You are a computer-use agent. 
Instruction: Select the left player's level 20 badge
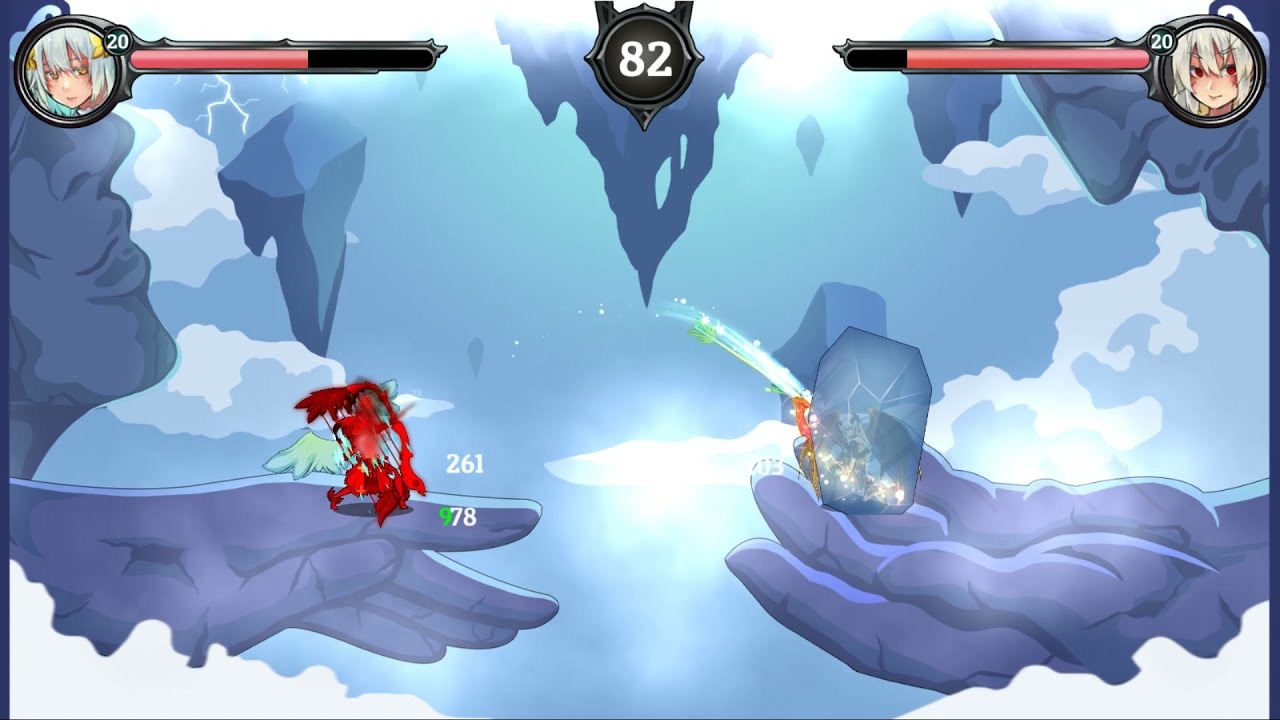pos(119,44)
